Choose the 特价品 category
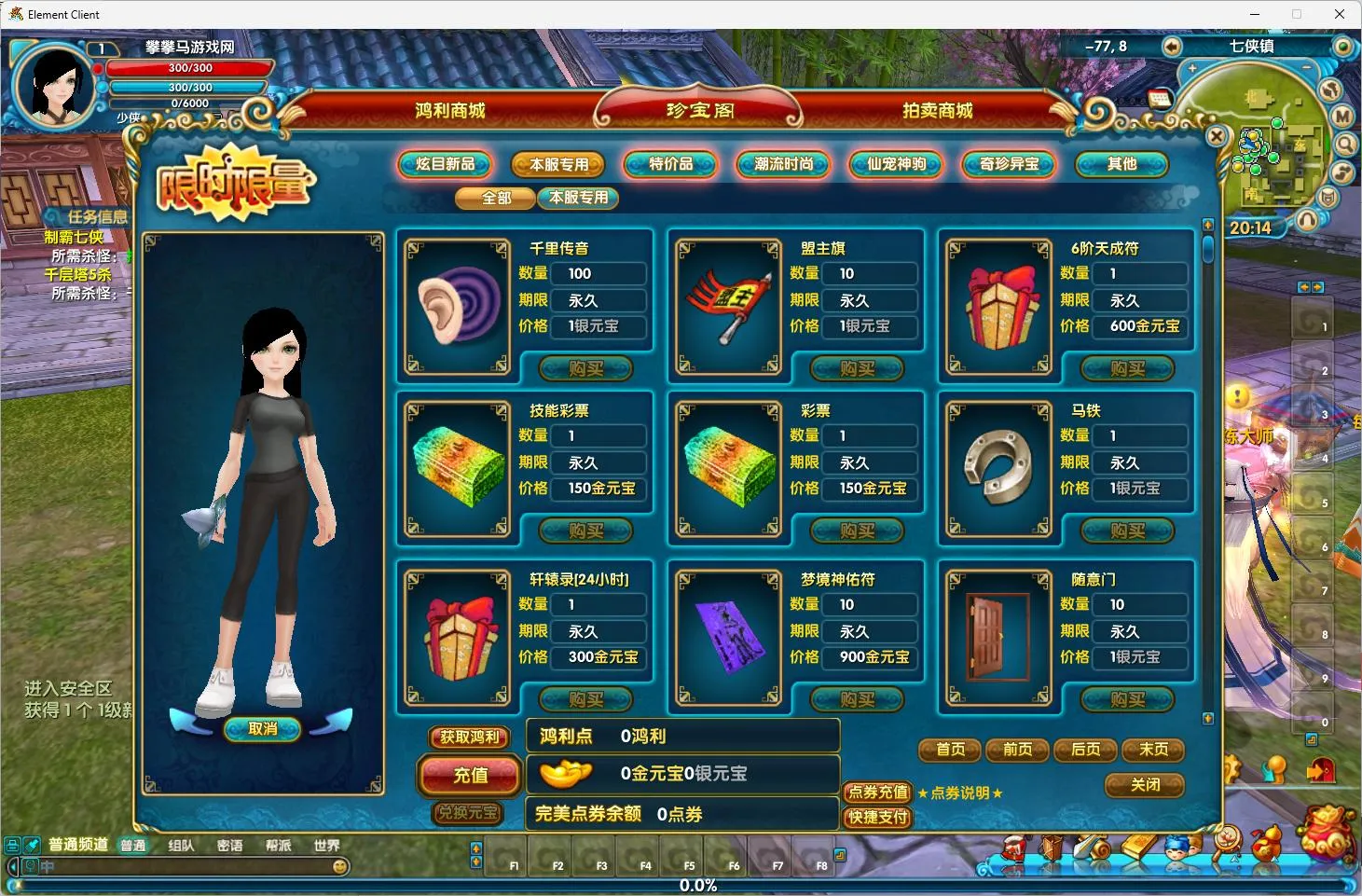Image resolution: width=1362 pixels, height=896 pixels. (670, 164)
